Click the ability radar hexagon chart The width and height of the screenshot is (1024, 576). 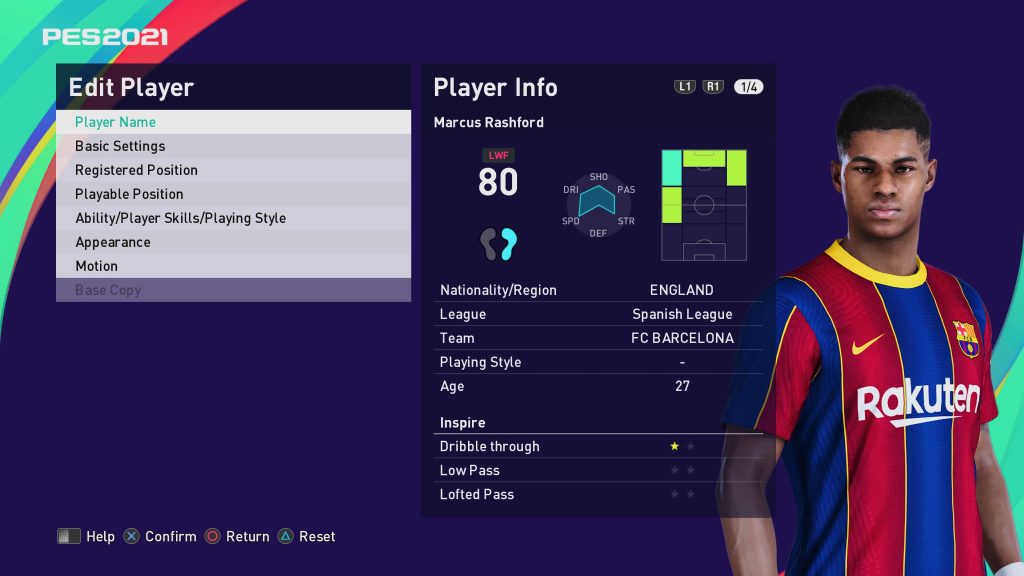(x=598, y=204)
